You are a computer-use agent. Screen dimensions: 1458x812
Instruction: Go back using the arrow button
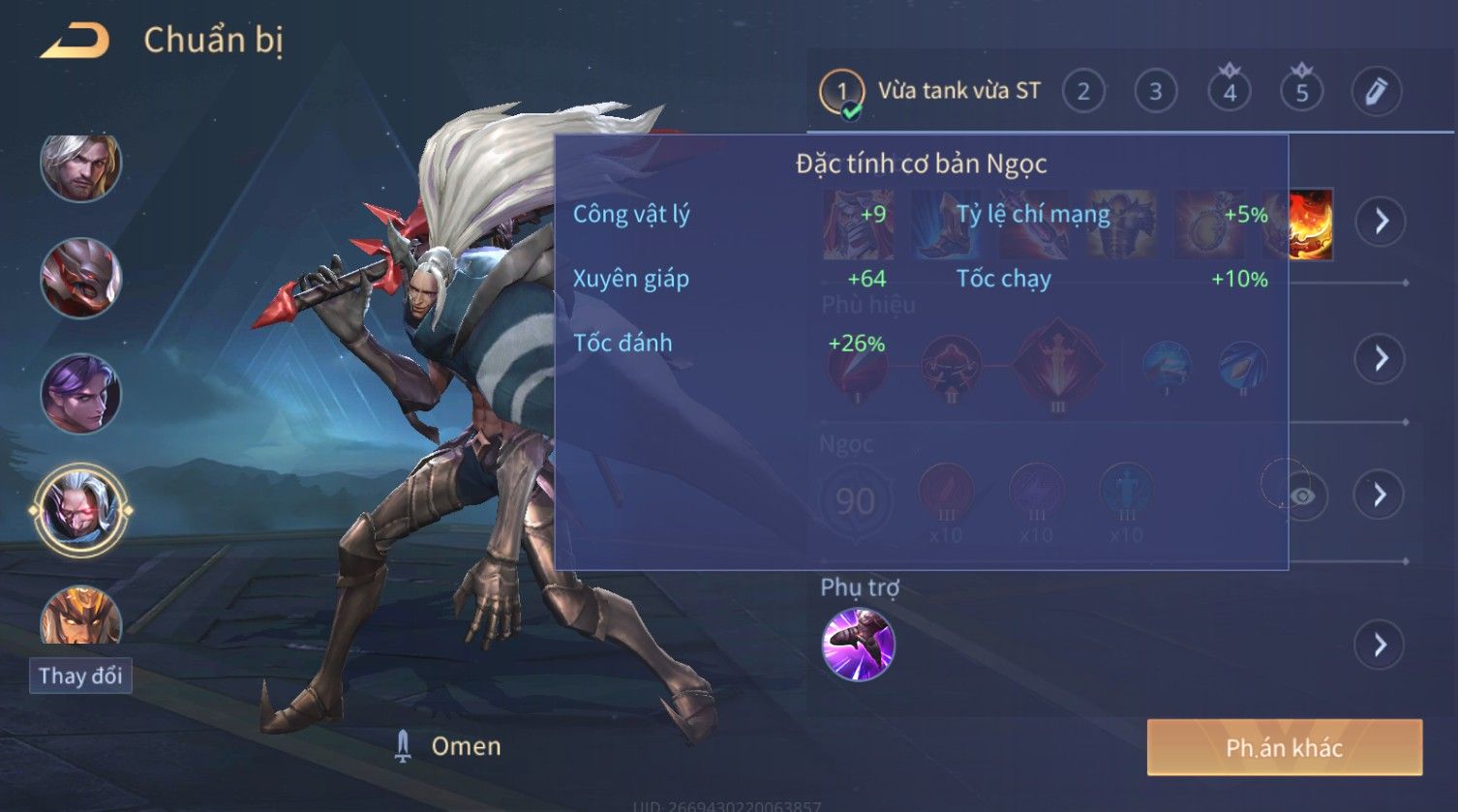(75, 41)
